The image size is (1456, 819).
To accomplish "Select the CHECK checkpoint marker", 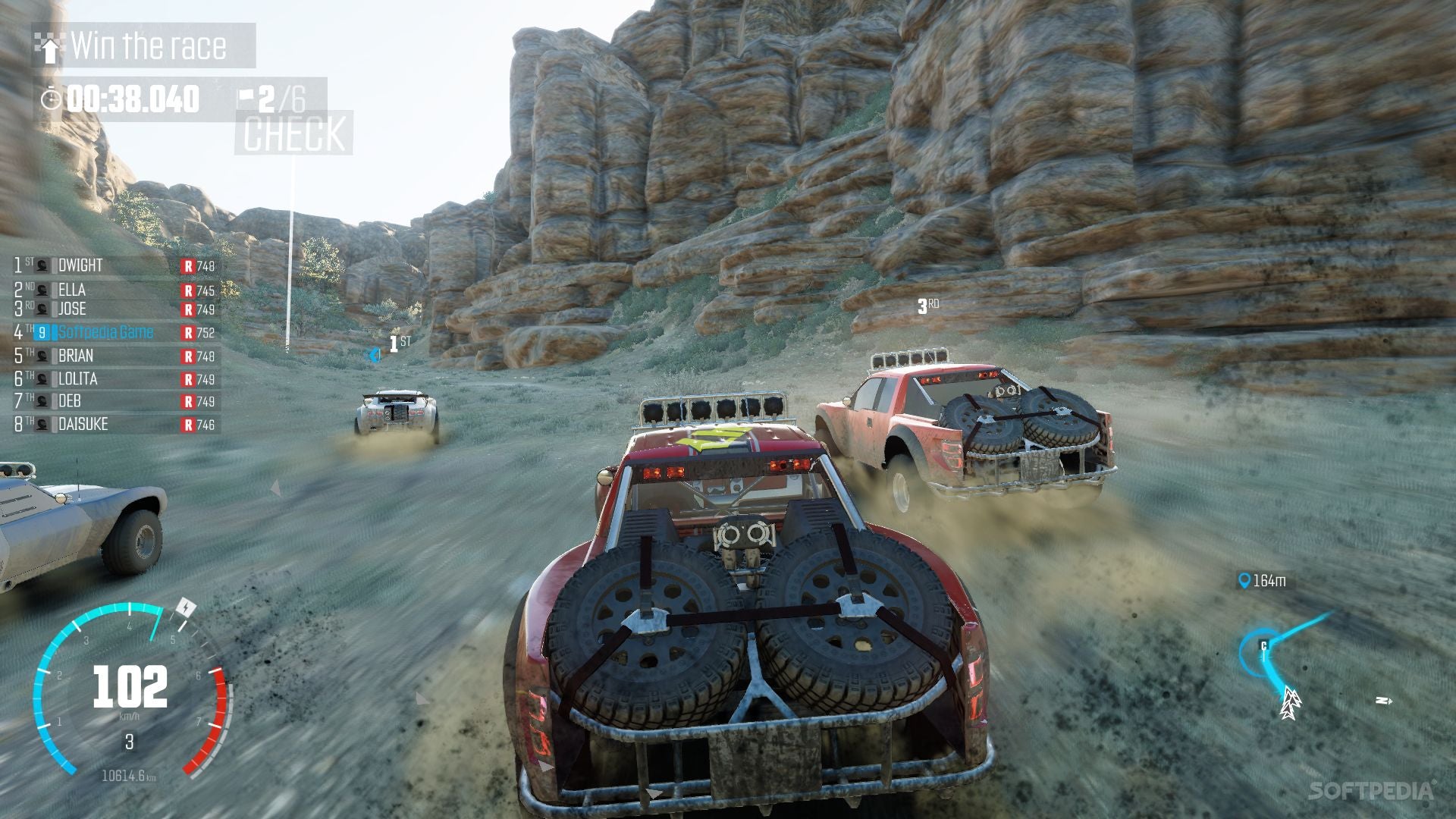I will (x=293, y=133).
